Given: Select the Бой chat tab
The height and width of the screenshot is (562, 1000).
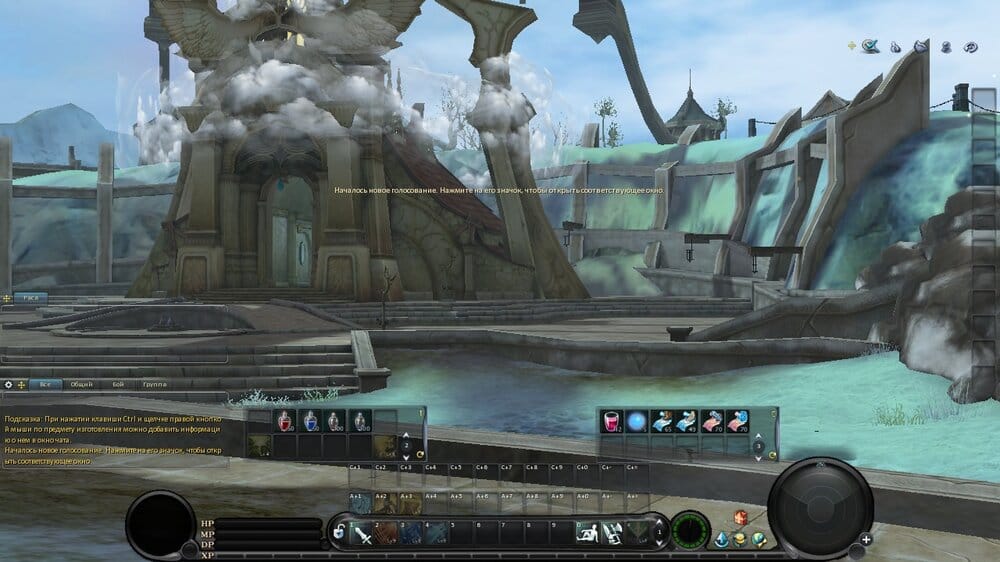Looking at the screenshot, I should point(118,384).
